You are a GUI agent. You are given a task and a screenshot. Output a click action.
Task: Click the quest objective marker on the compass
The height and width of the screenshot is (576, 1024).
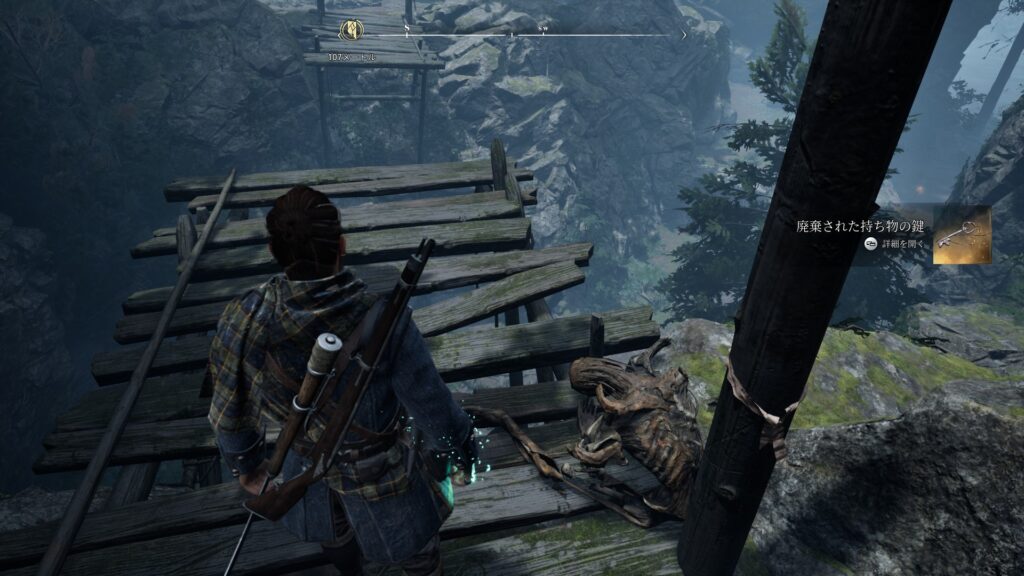[x=350, y=30]
